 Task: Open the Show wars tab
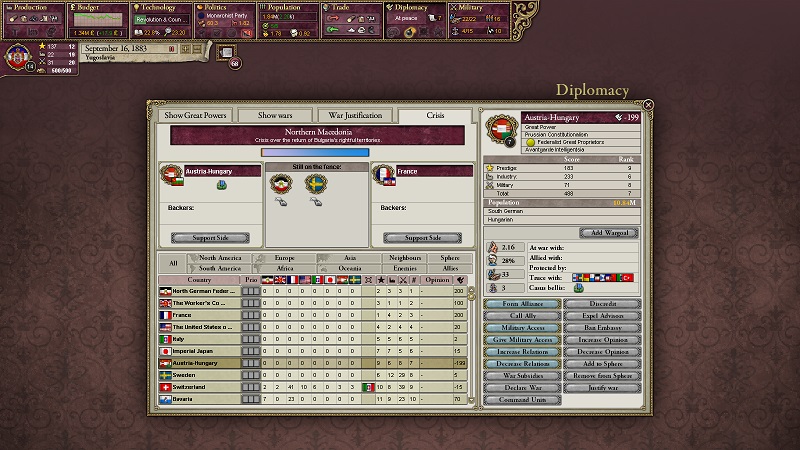[273, 115]
